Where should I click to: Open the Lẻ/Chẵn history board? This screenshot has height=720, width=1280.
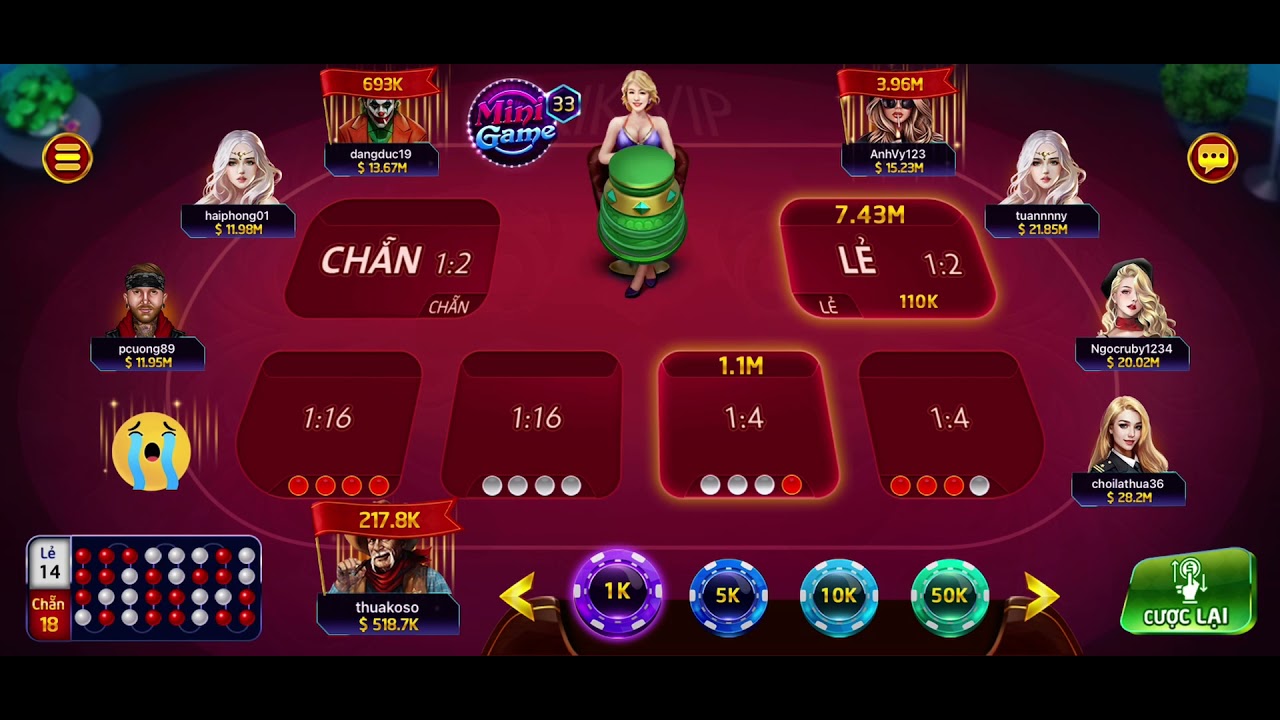click(145, 588)
